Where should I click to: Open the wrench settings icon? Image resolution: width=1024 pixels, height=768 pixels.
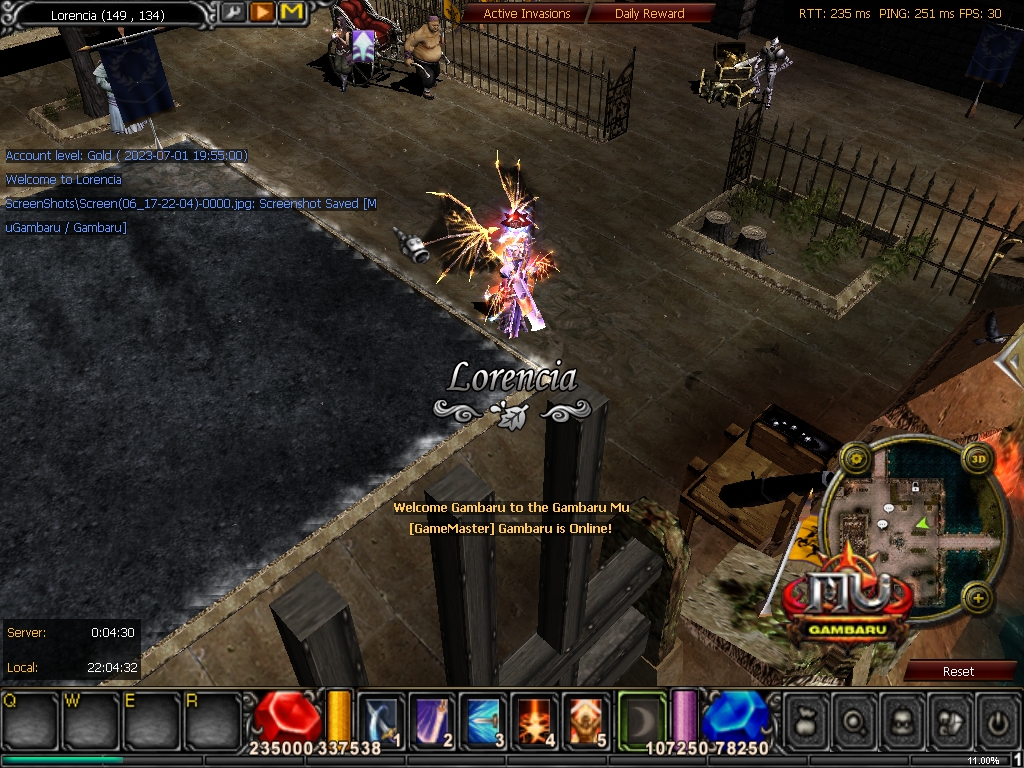pos(233,13)
